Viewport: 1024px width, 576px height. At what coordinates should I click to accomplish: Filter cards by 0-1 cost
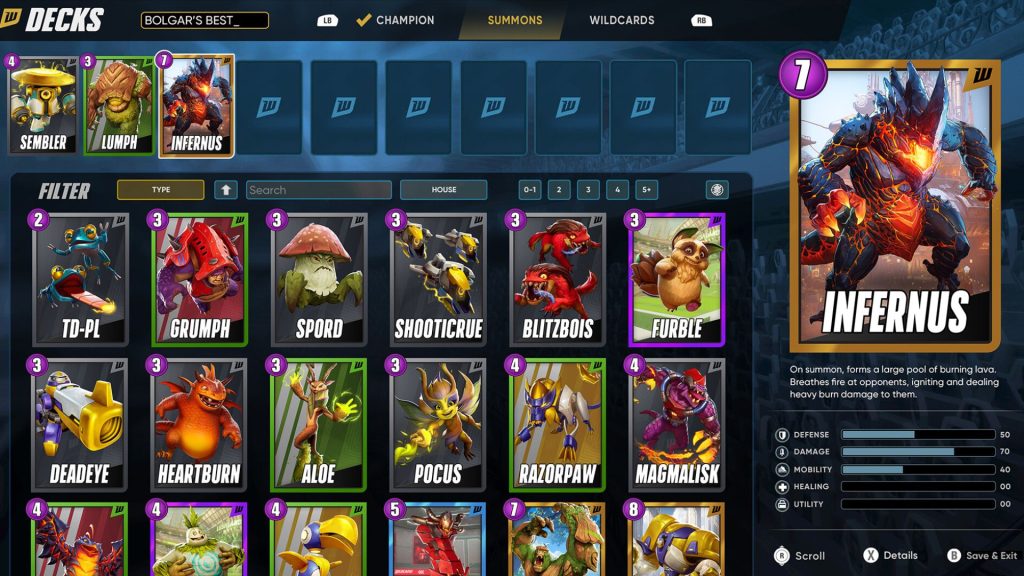530,190
